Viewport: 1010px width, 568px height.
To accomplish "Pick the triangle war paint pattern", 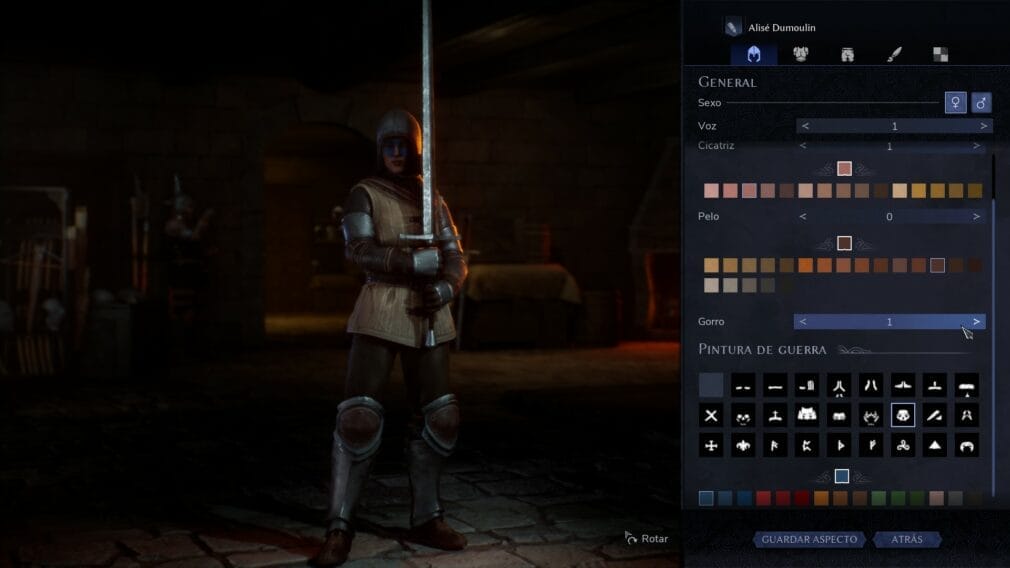I will [x=934, y=445].
